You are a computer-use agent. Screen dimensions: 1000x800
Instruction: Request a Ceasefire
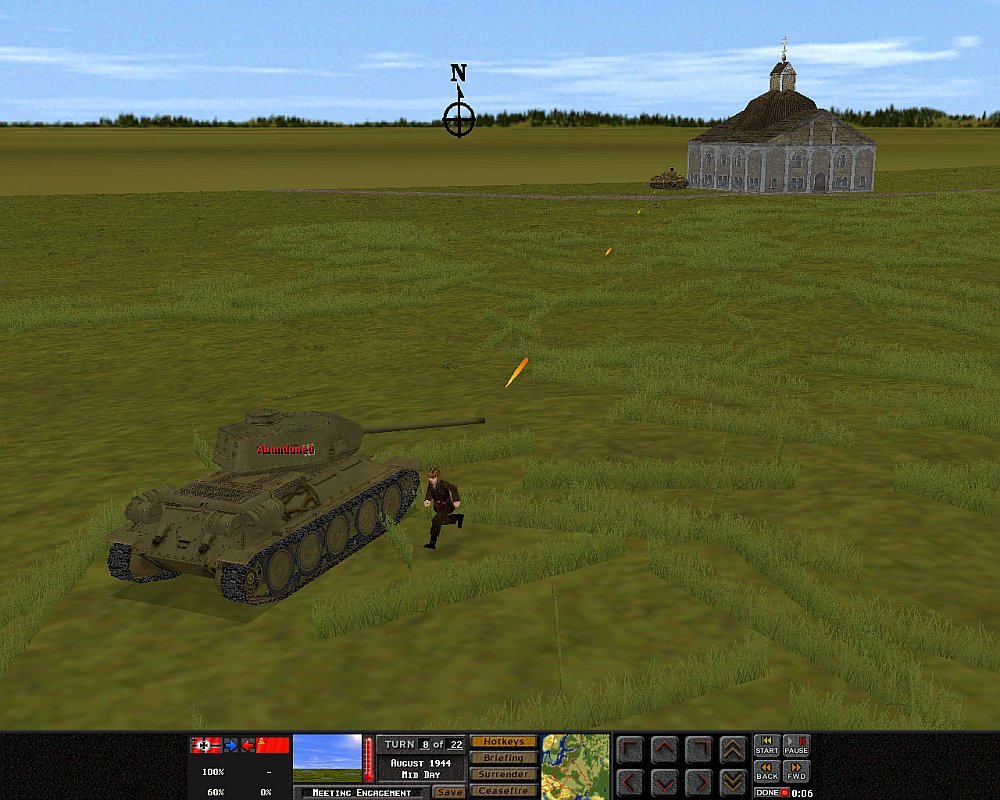pos(503,791)
